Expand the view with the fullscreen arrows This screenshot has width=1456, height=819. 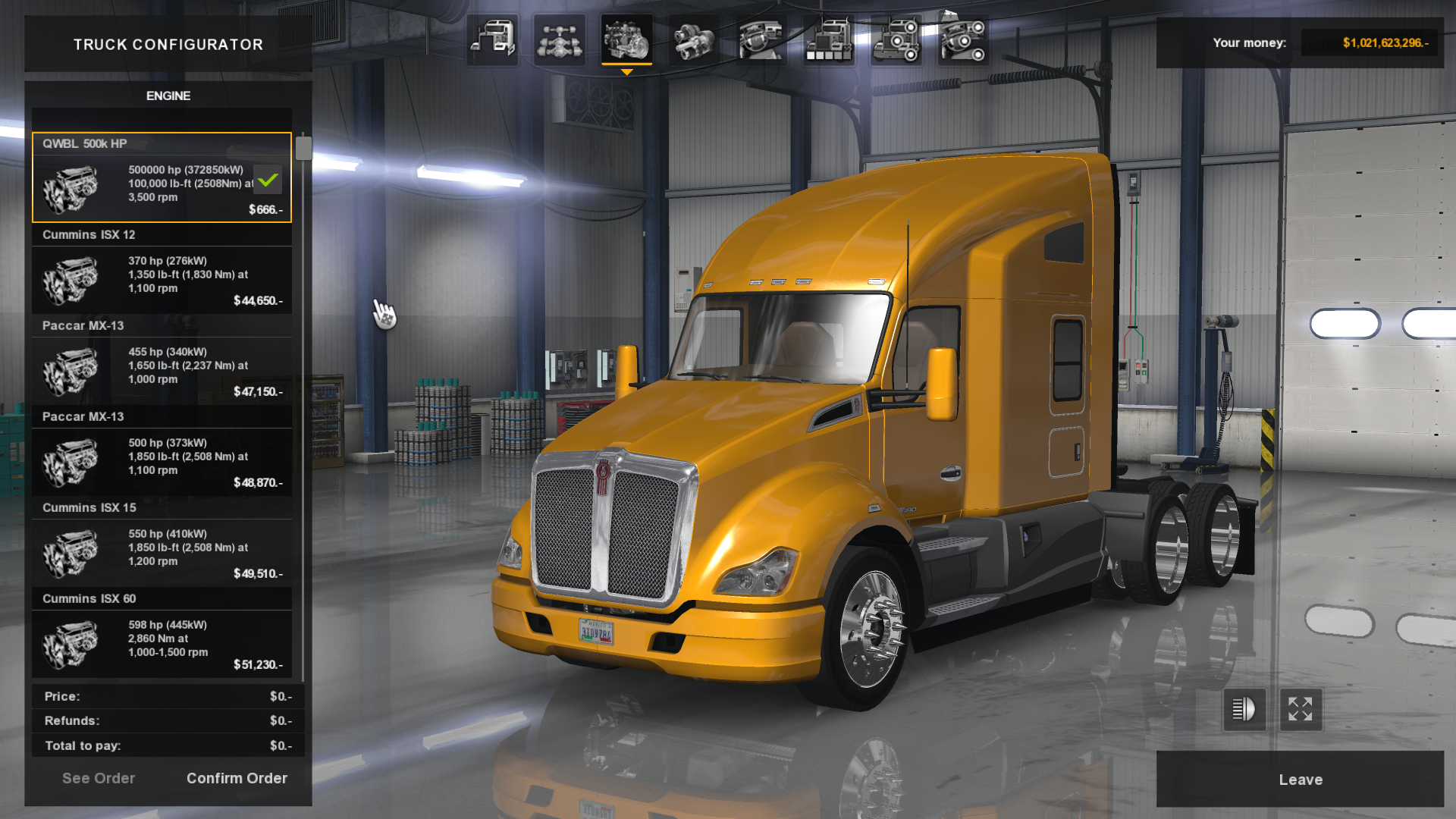point(1301,710)
